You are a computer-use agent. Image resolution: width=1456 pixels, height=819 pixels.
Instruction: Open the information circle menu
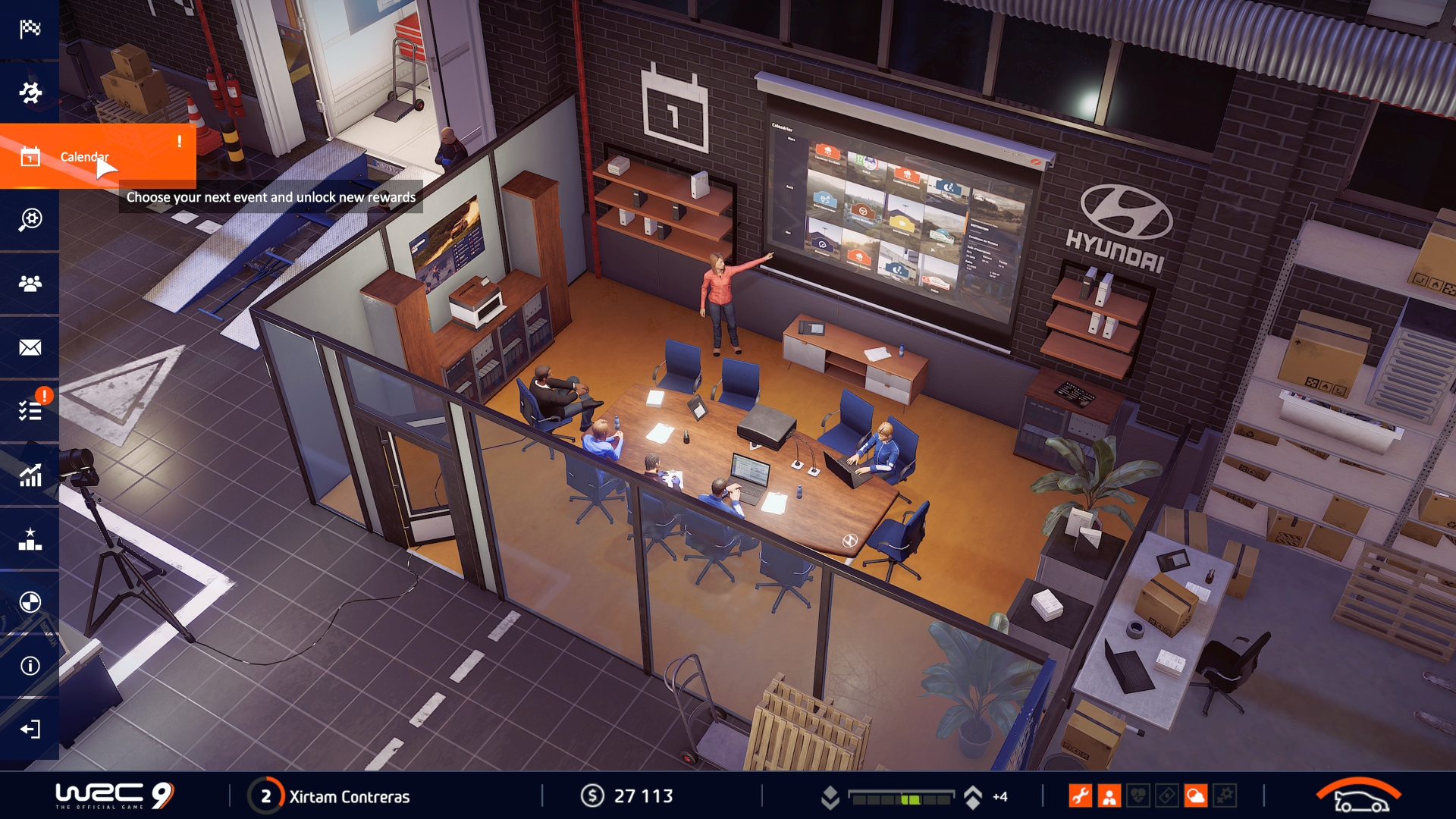click(30, 666)
